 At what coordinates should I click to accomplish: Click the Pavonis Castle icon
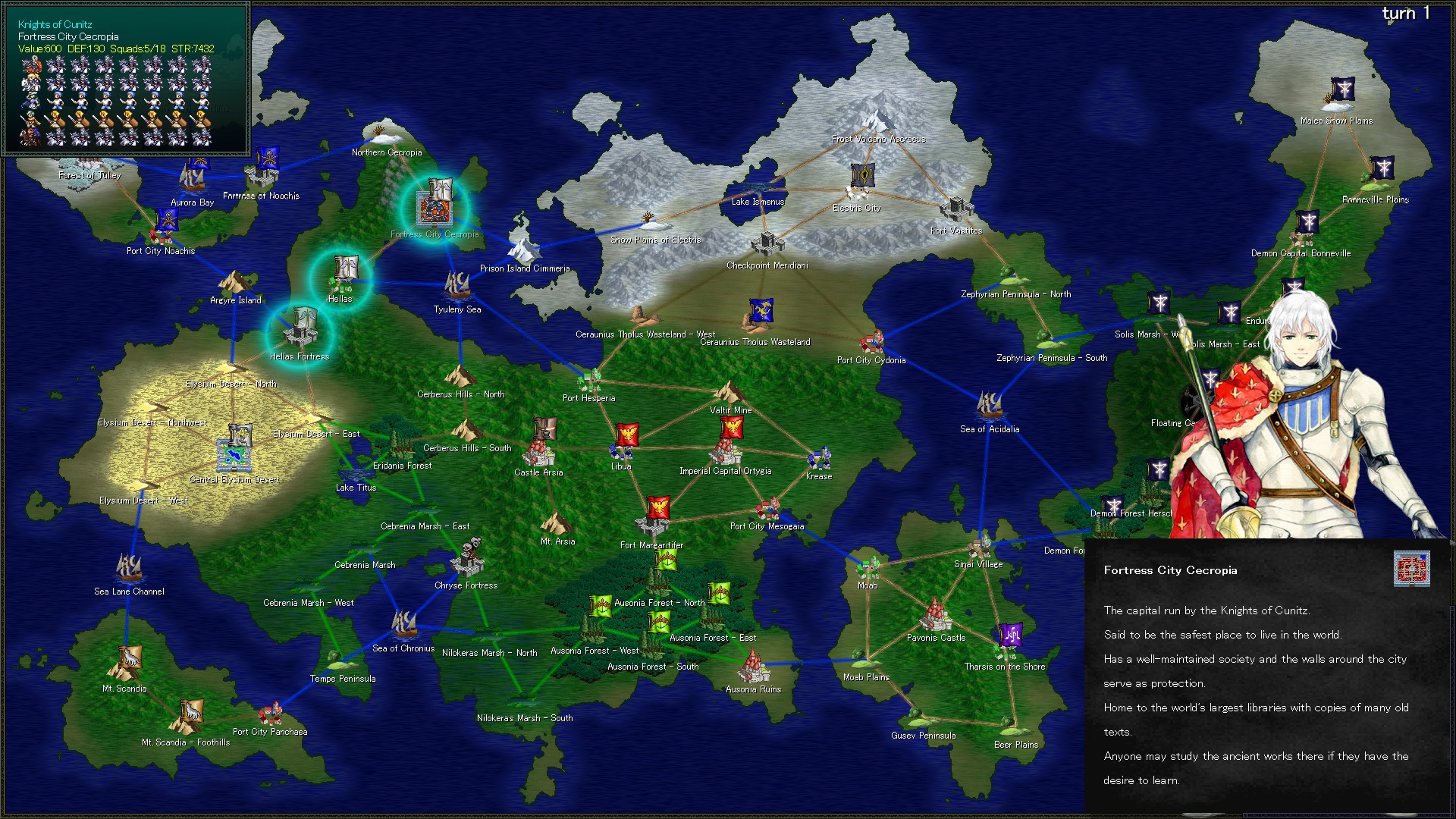point(936,618)
